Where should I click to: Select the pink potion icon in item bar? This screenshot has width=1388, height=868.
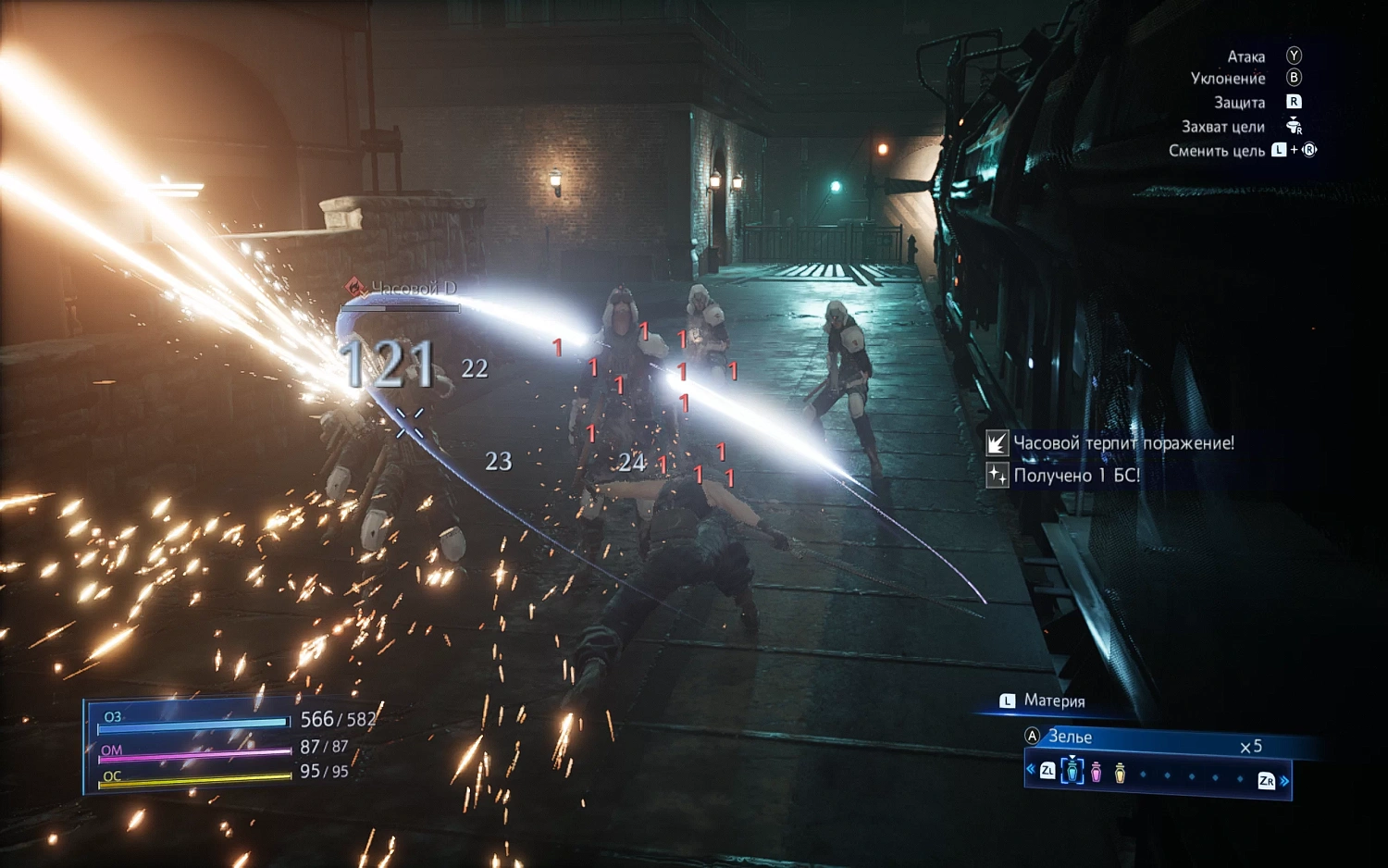click(x=1096, y=772)
